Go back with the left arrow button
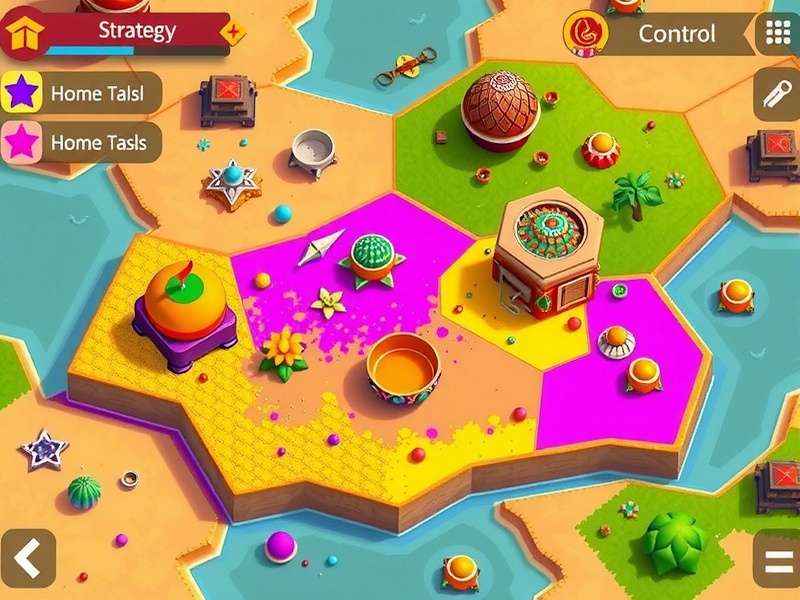 27,558
